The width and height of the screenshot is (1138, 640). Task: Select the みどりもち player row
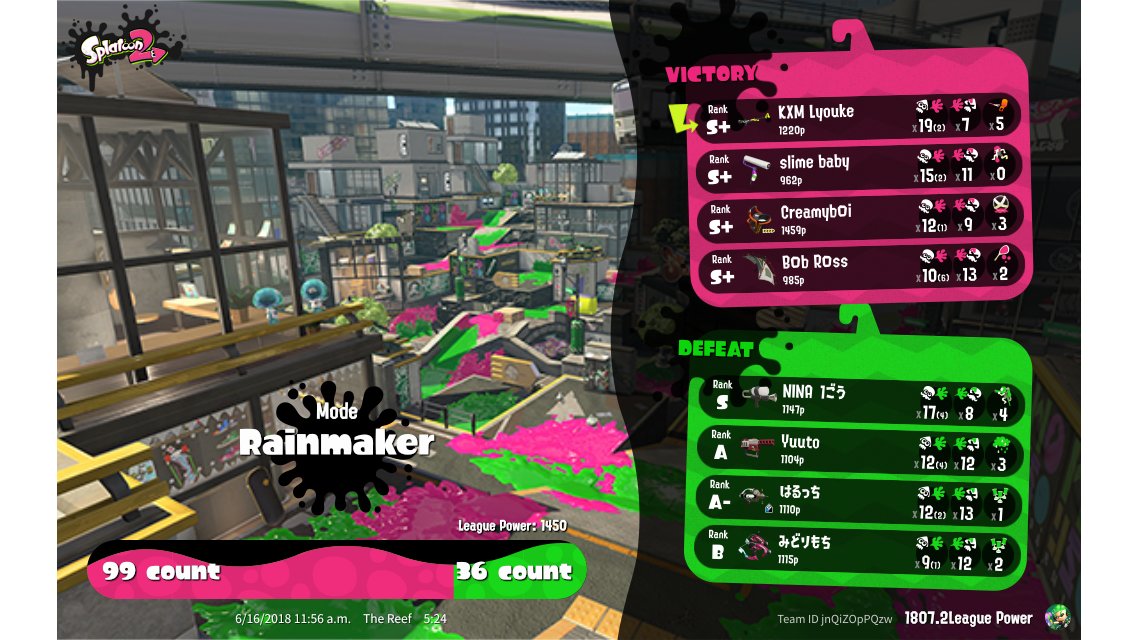pos(860,549)
